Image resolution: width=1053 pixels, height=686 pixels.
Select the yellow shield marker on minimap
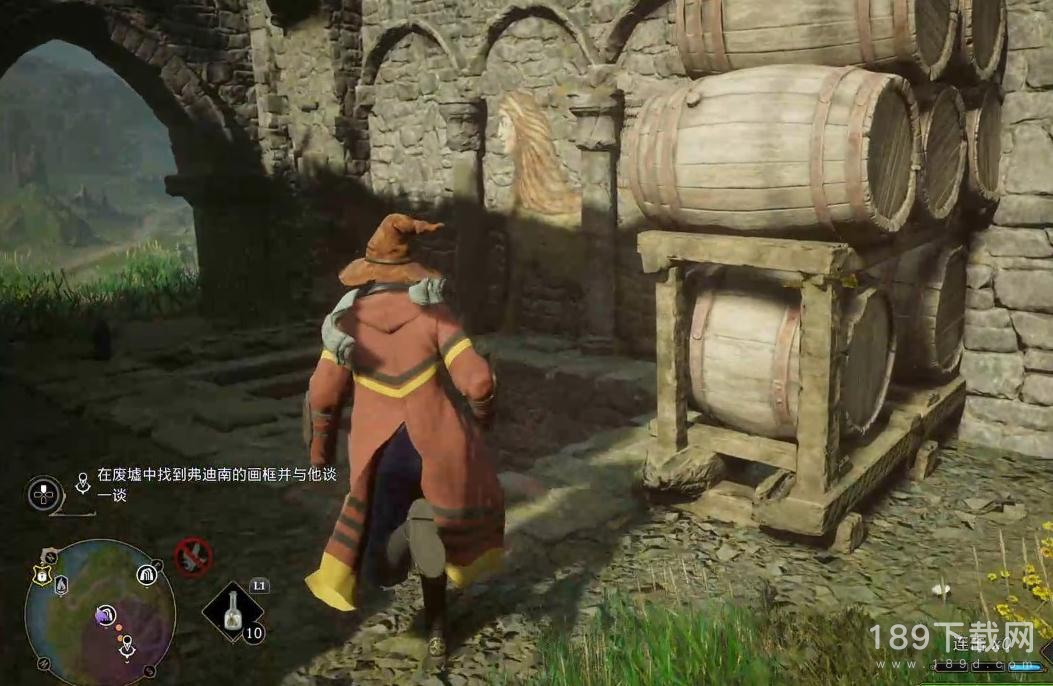42,573
